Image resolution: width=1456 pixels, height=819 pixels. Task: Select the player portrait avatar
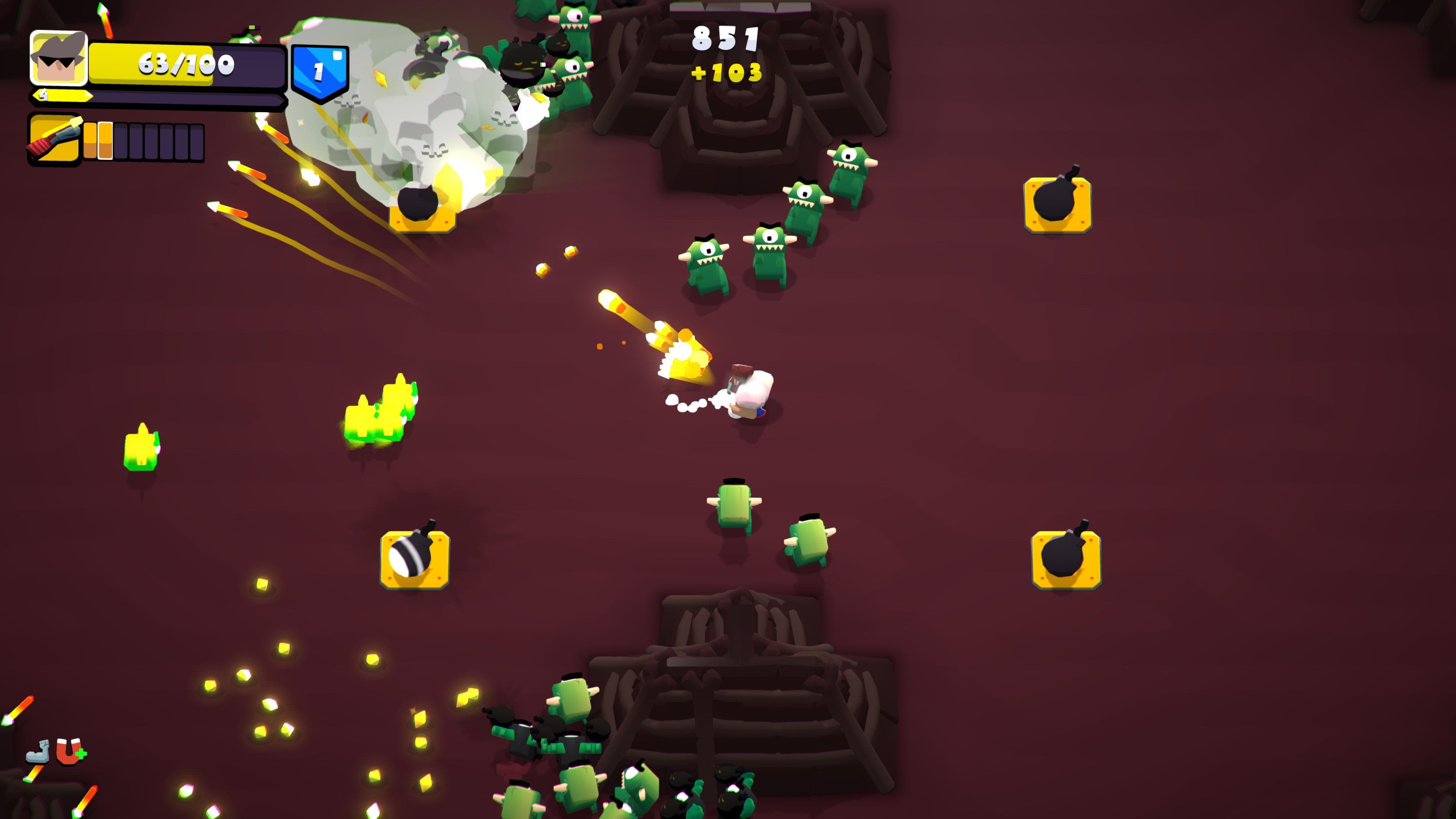pos(58,60)
